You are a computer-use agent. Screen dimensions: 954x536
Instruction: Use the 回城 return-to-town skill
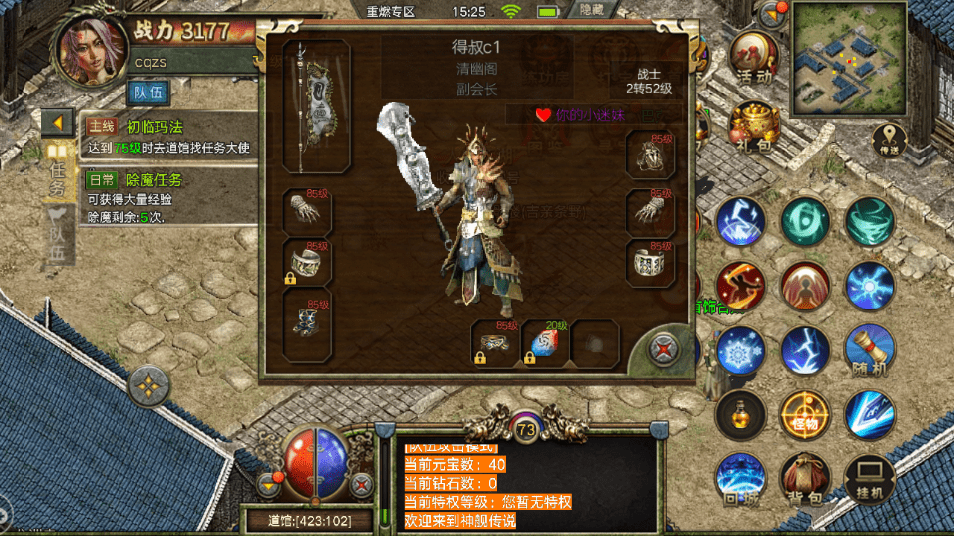tap(740, 477)
